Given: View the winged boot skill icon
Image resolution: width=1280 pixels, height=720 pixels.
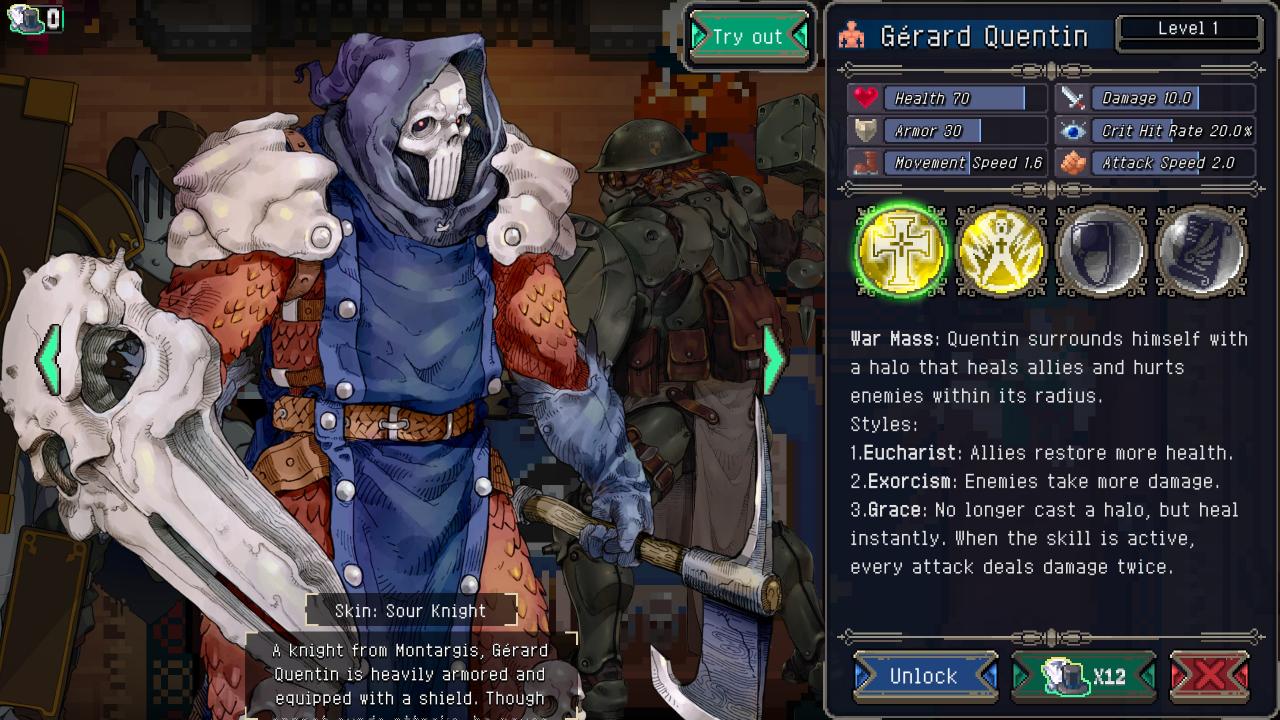Looking at the screenshot, I should tap(1201, 251).
